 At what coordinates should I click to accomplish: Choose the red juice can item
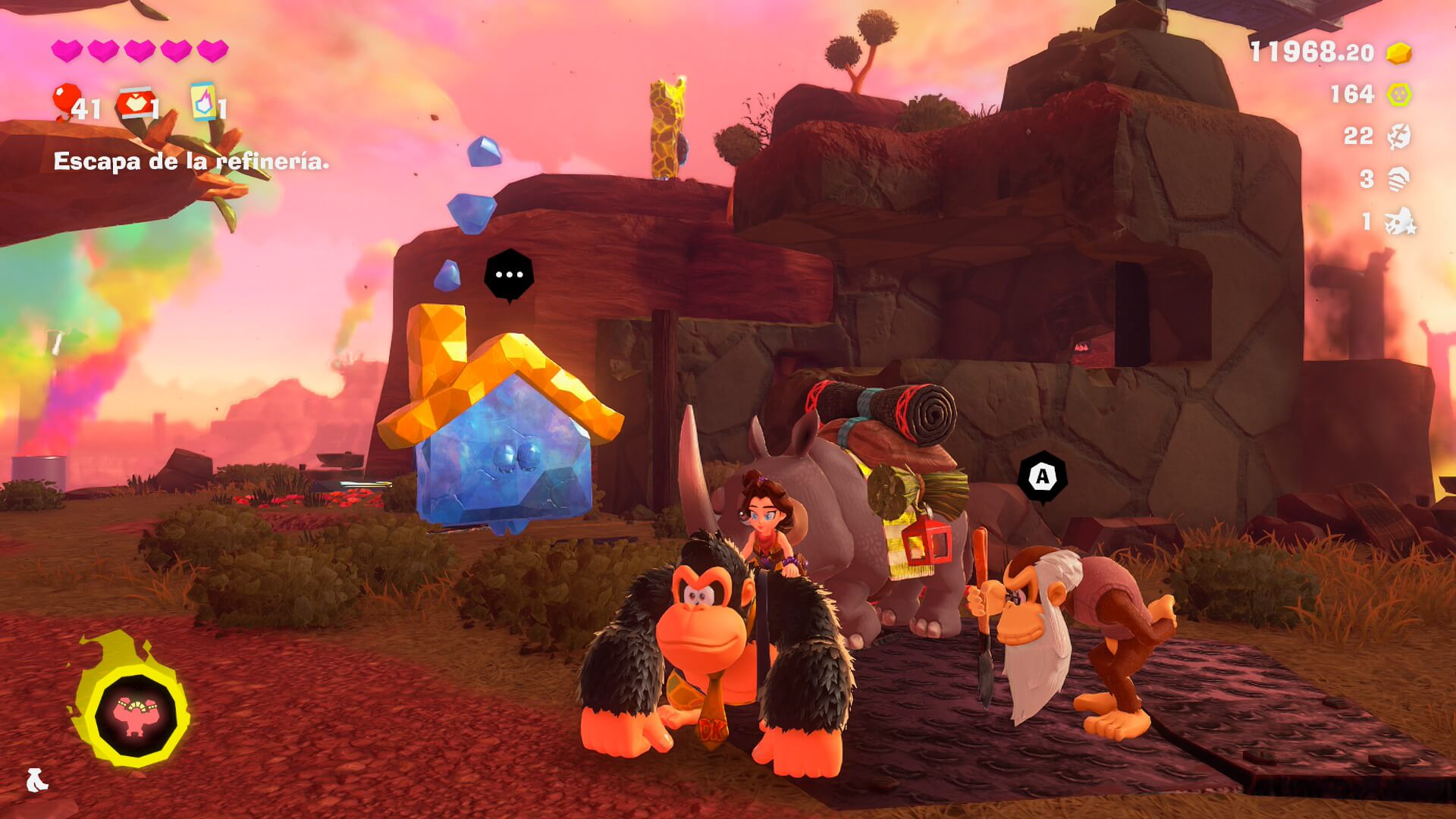(134, 105)
